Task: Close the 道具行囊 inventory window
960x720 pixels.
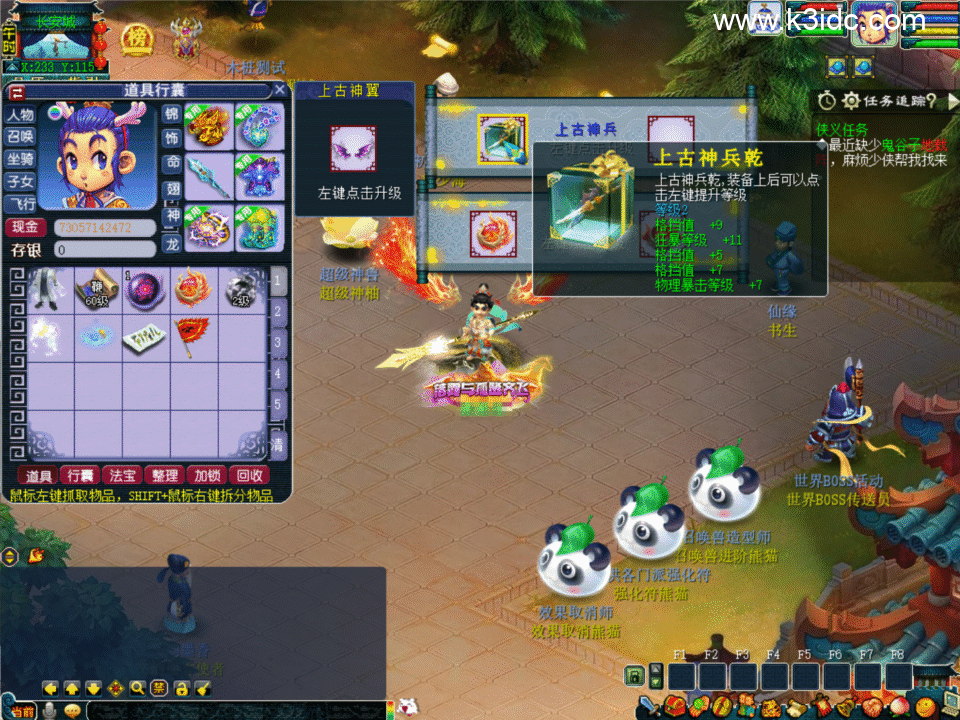Action: (280, 90)
